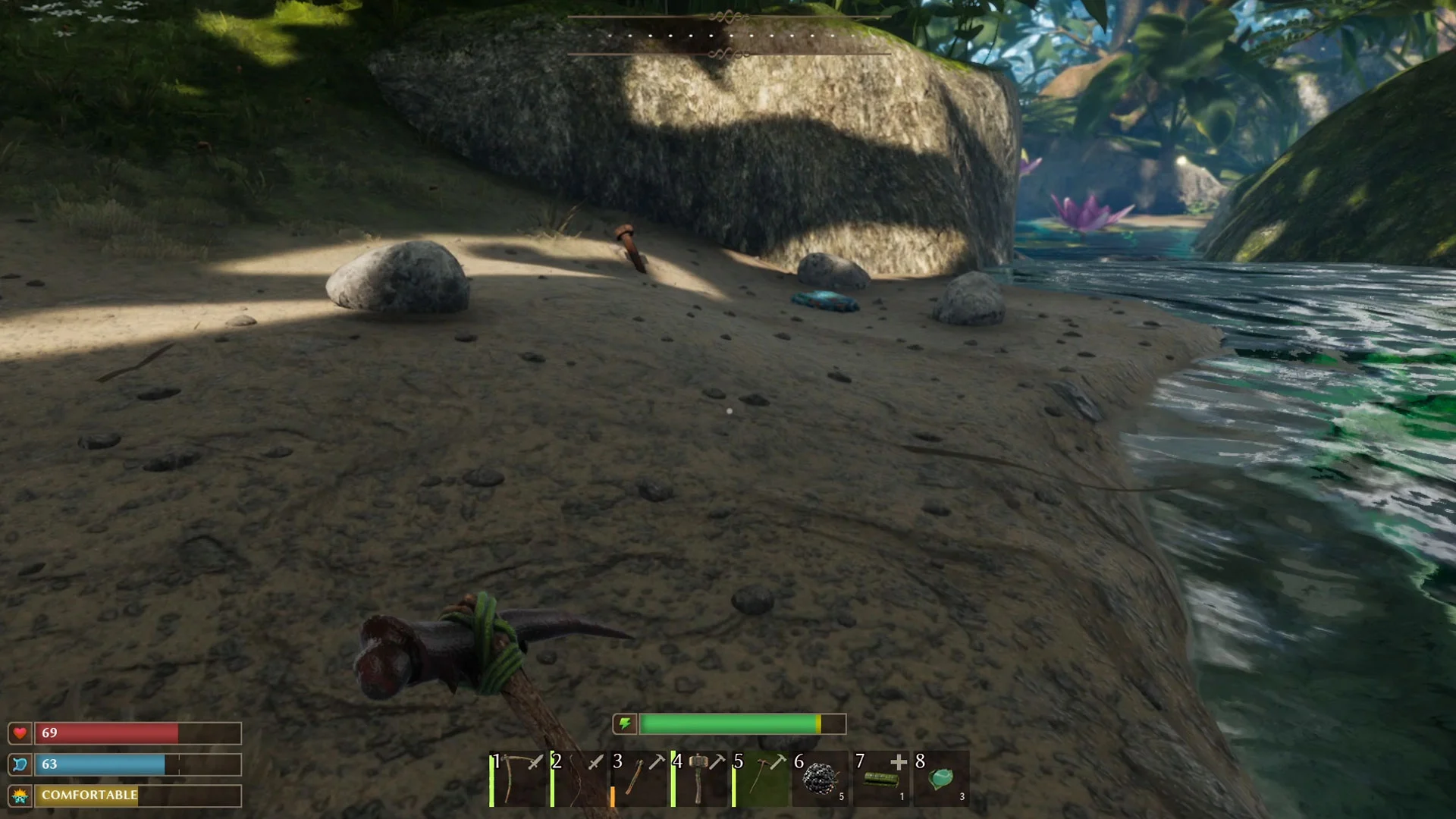Choose the axe in hotbar slot 3
Image resolution: width=1456 pixels, height=819 pixels.
pos(639,779)
